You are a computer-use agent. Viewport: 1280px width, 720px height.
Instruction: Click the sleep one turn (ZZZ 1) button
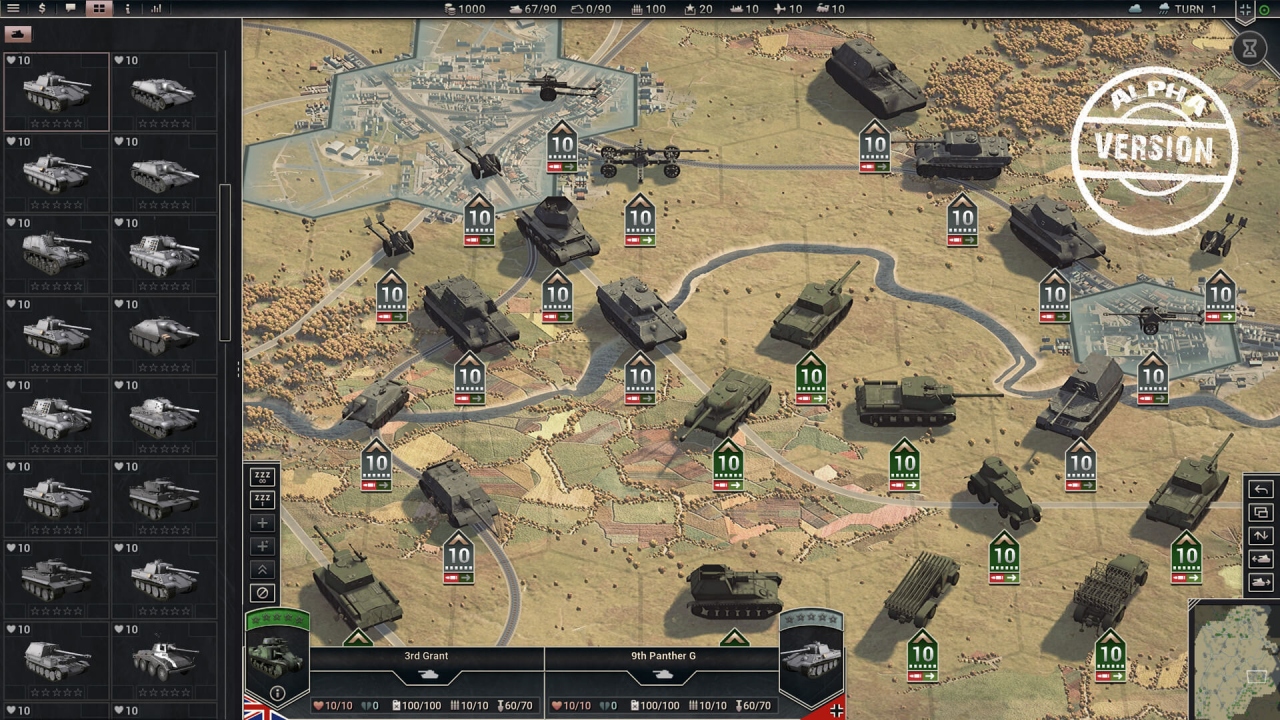point(262,500)
